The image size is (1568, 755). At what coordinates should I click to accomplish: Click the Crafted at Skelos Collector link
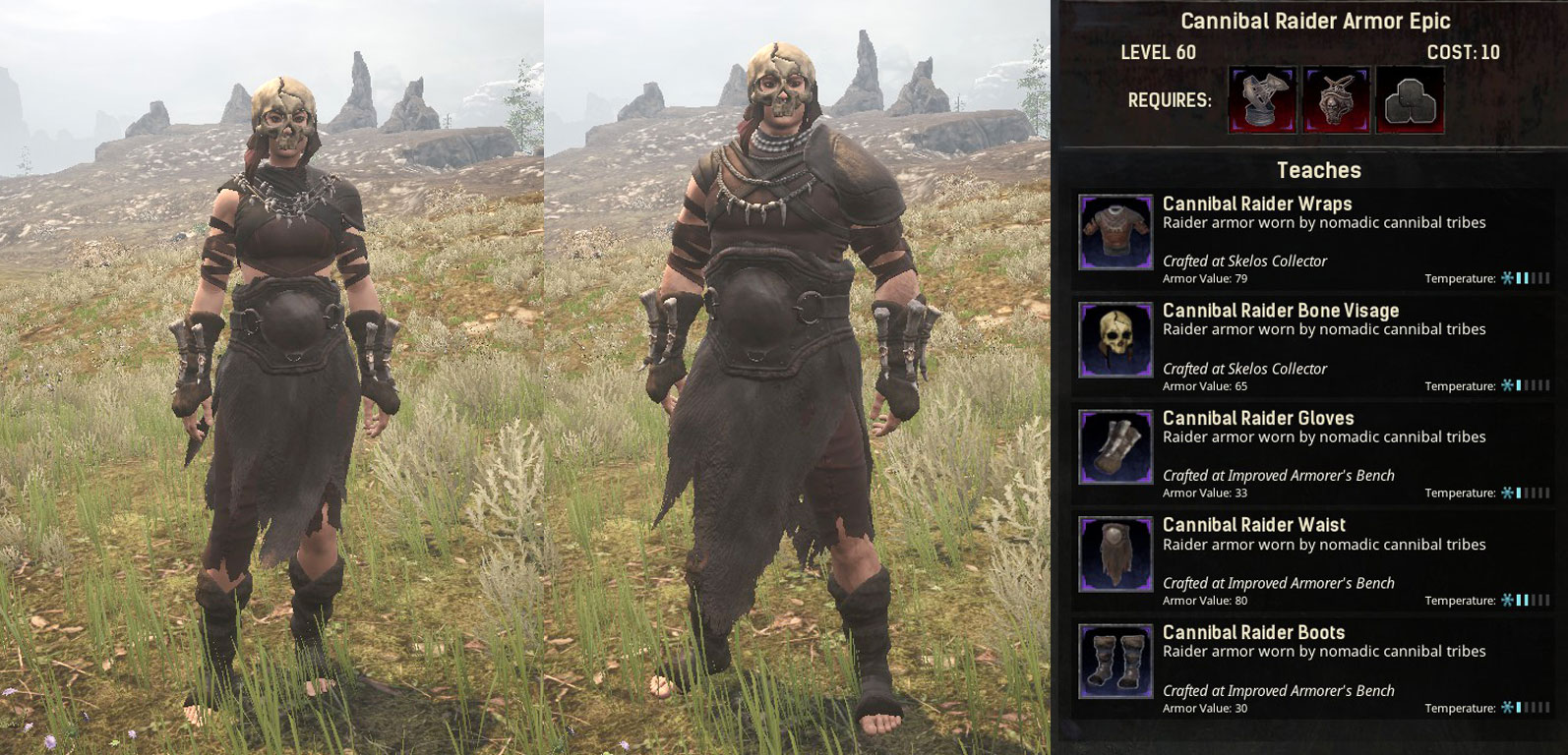click(x=1243, y=261)
